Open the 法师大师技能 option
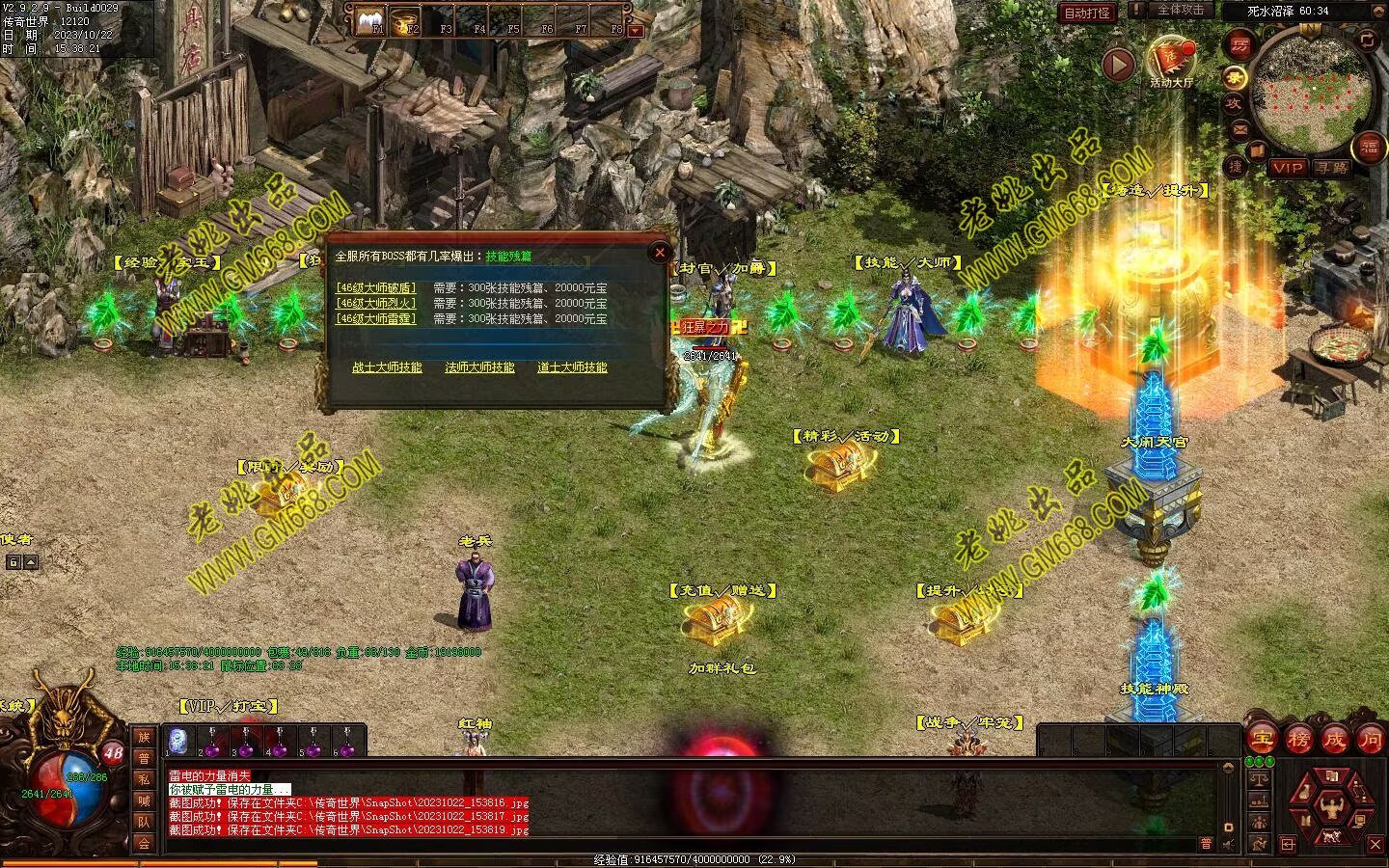1389x868 pixels. (479, 367)
